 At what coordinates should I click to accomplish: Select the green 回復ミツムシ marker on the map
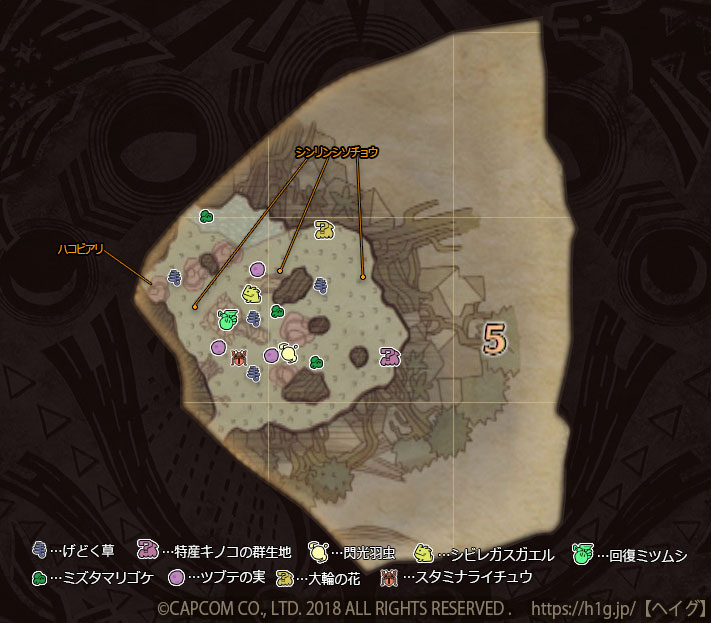coord(227,319)
